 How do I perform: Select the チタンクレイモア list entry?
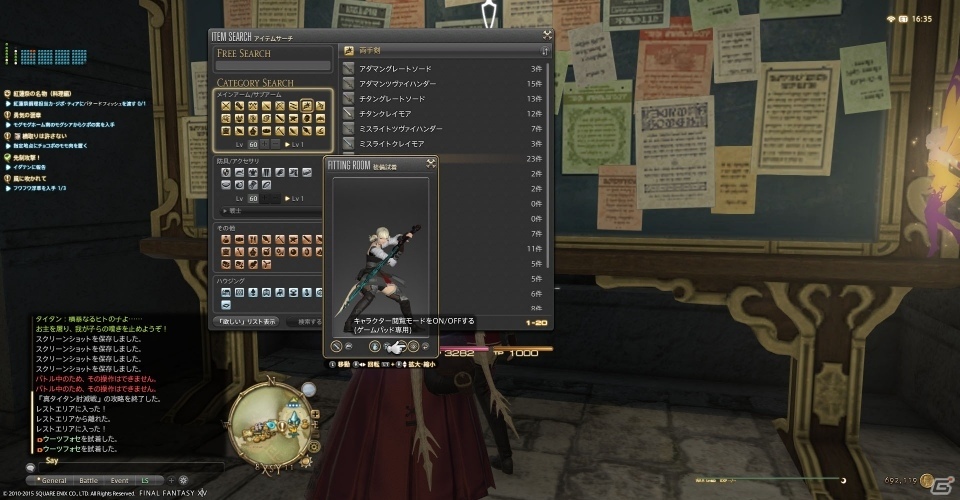440,114
